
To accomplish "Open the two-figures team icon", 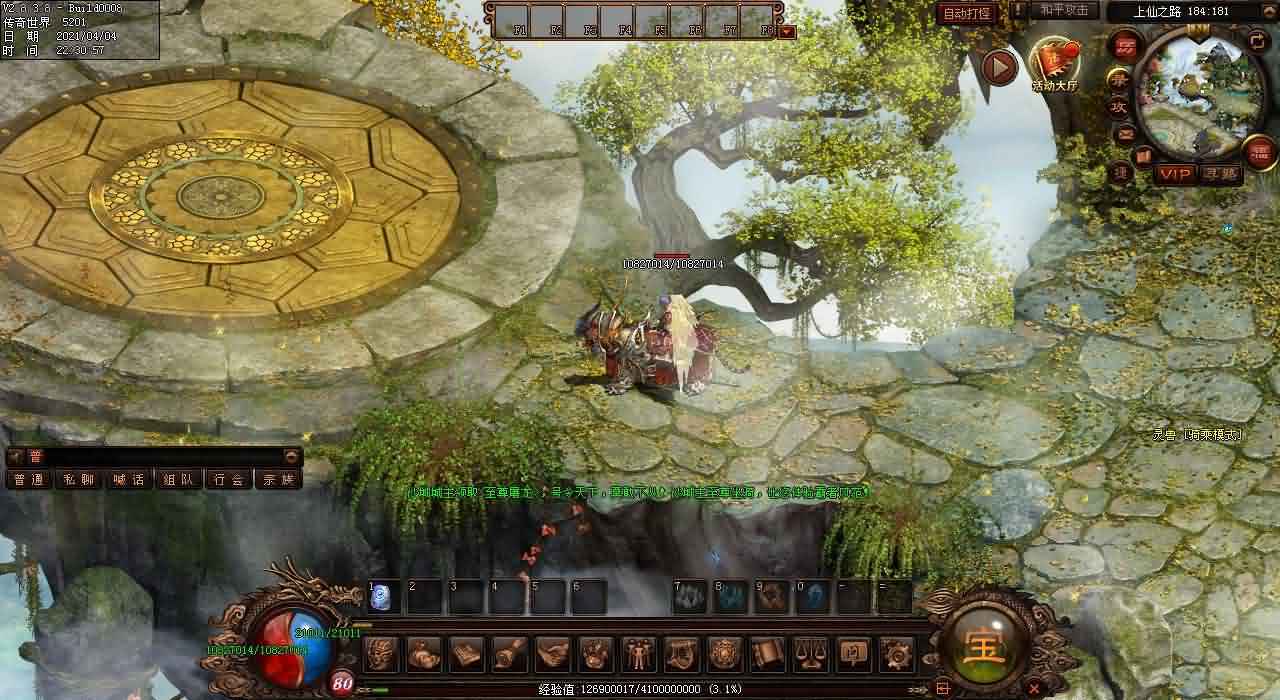I will pyautogui.click(x=638, y=654).
